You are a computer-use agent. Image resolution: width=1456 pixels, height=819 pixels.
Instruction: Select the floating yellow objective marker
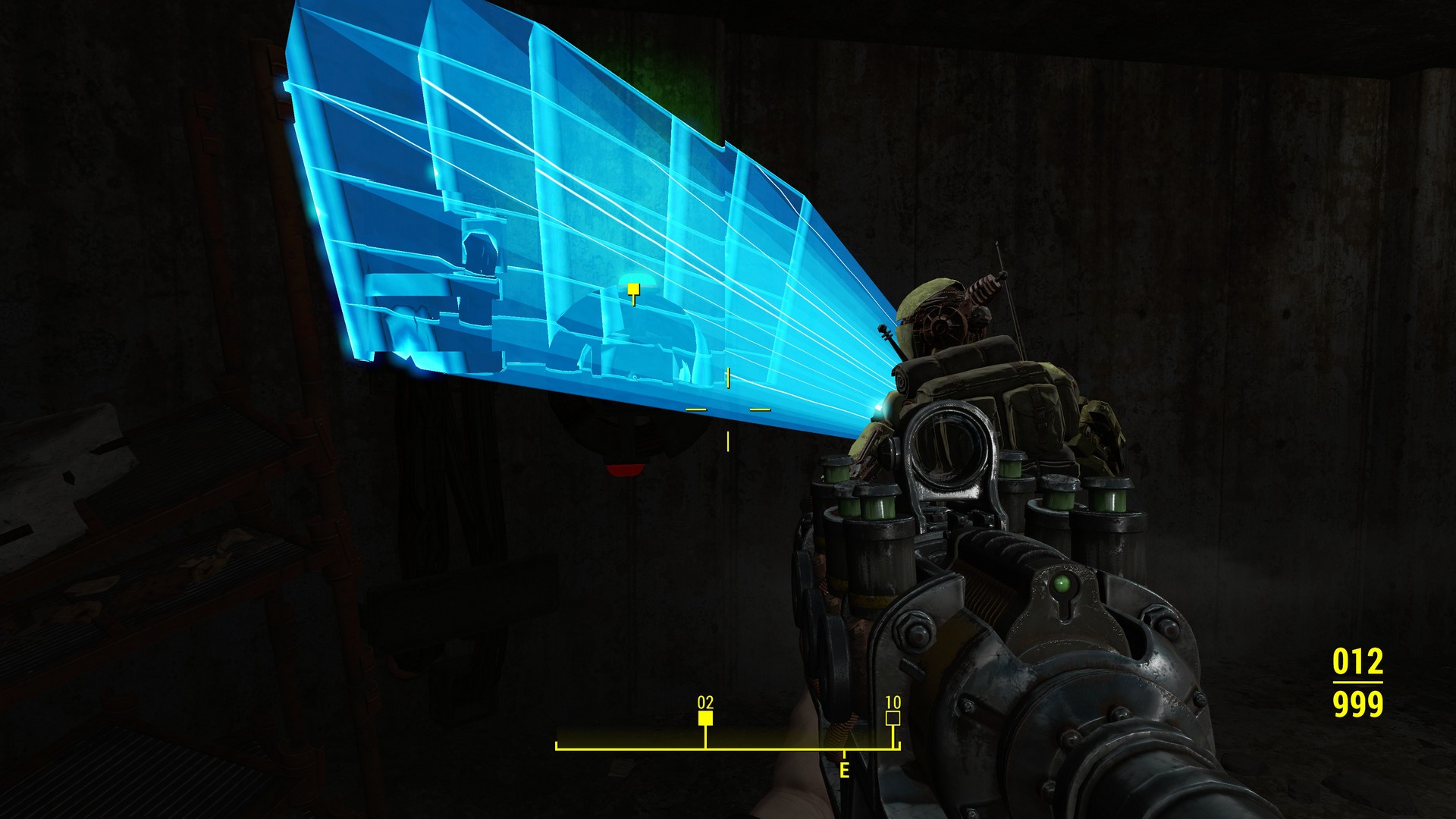[633, 289]
